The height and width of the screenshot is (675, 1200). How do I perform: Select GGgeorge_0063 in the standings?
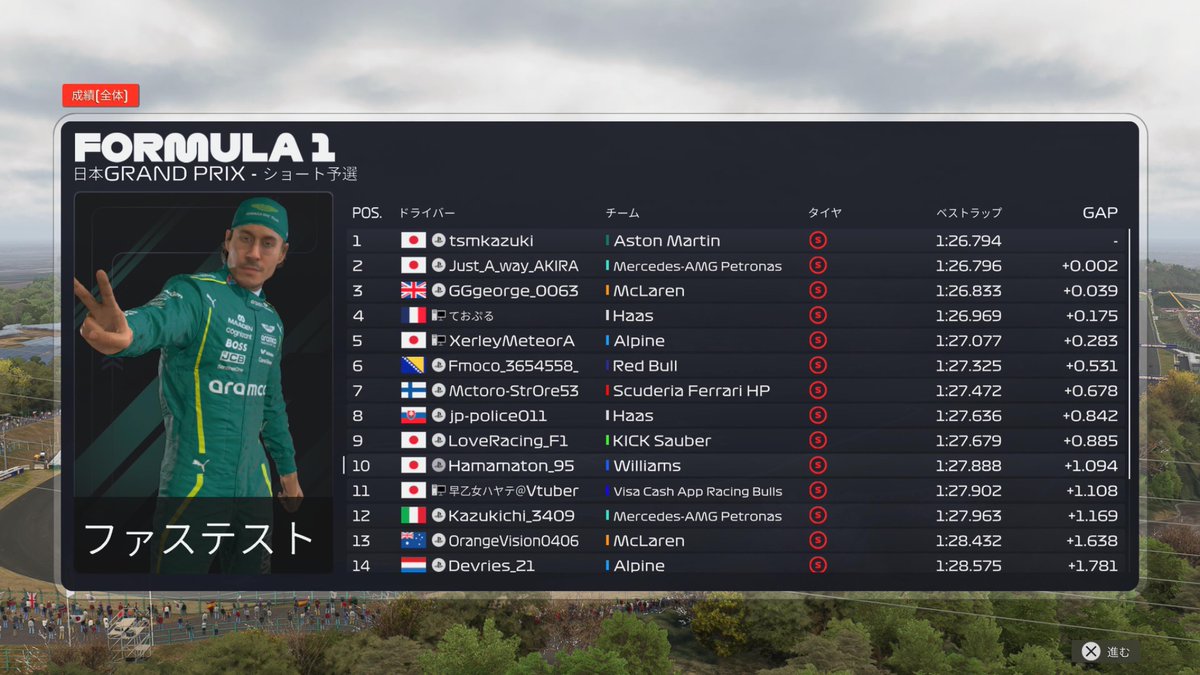(x=736, y=291)
